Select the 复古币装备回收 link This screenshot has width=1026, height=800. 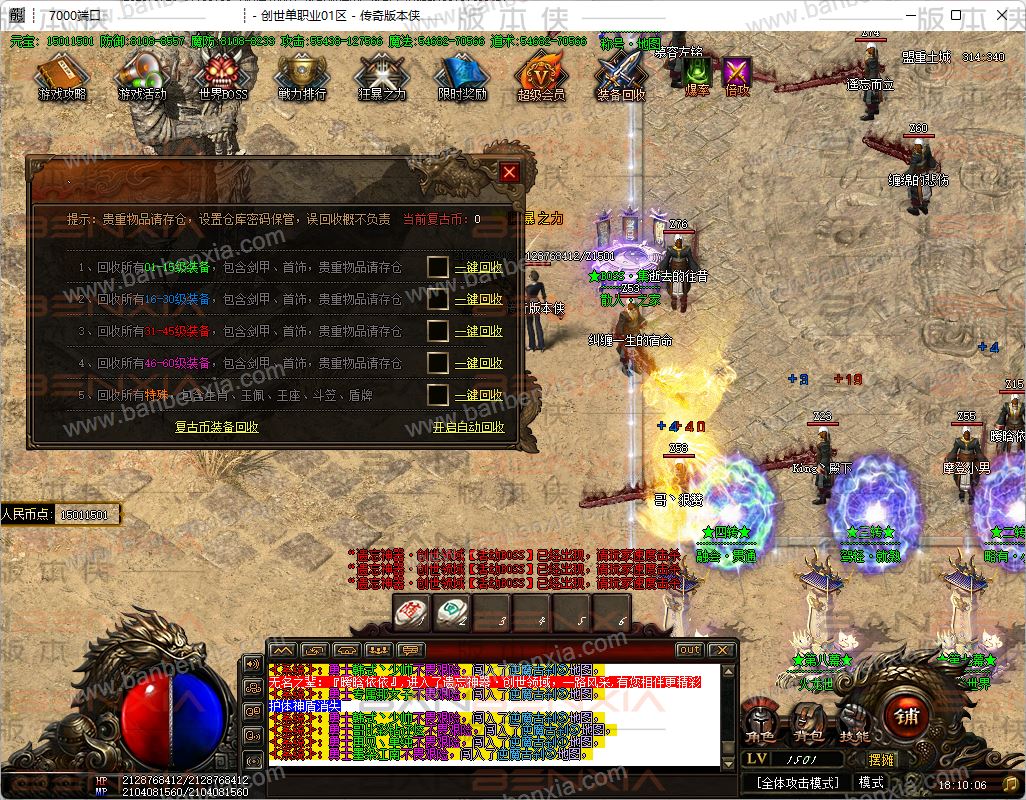coord(217,427)
